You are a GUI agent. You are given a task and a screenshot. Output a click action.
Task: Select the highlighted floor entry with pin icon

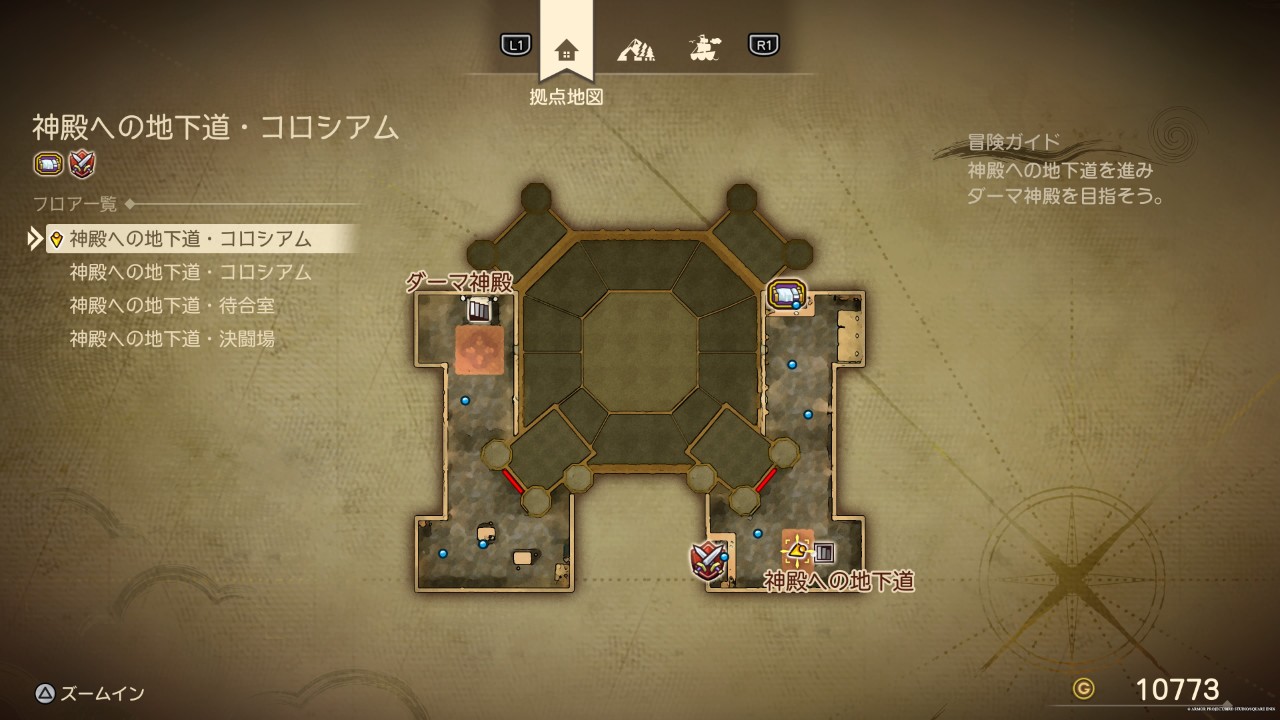[x=200, y=239]
